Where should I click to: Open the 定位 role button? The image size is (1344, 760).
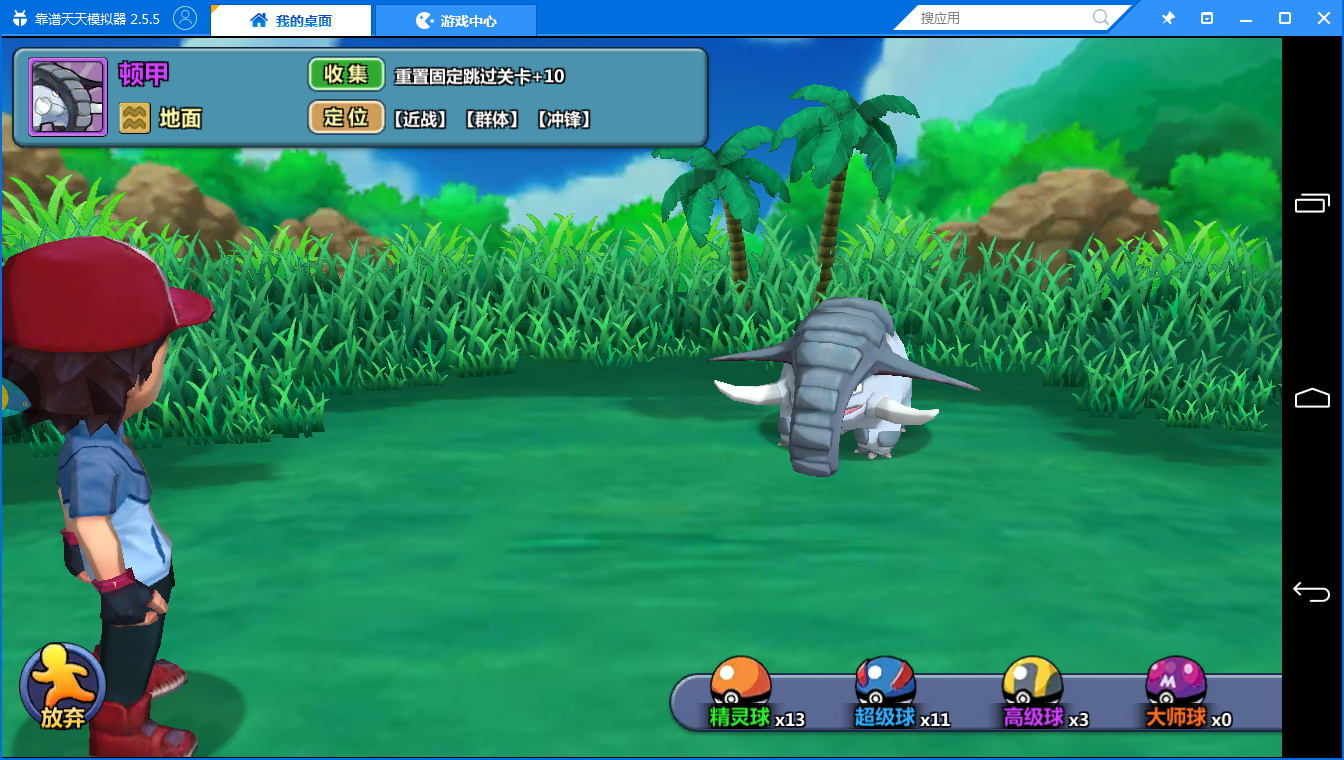(346, 118)
